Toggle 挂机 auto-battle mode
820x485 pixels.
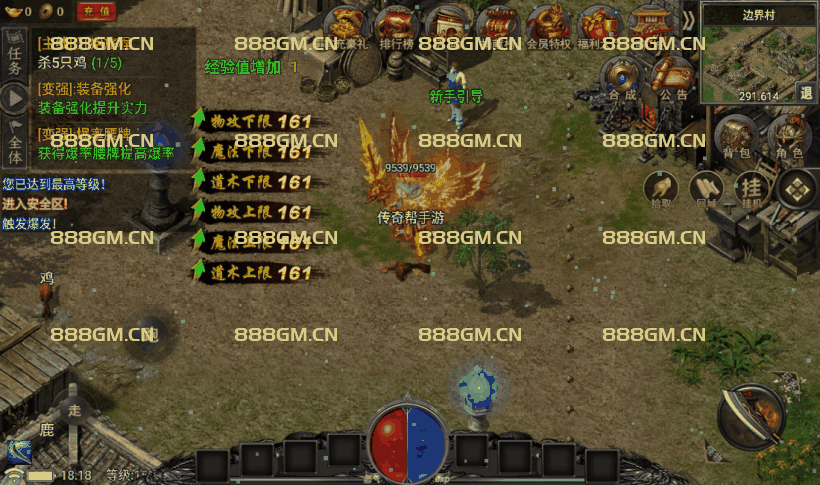pyautogui.click(x=751, y=188)
